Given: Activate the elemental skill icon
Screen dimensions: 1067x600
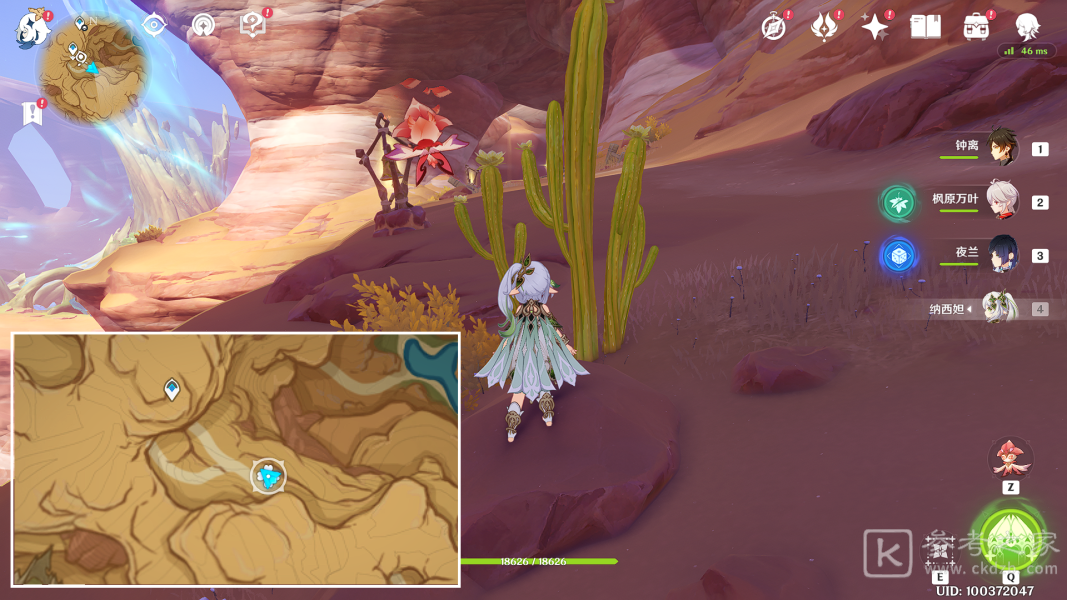Looking at the screenshot, I should pos(940,547).
